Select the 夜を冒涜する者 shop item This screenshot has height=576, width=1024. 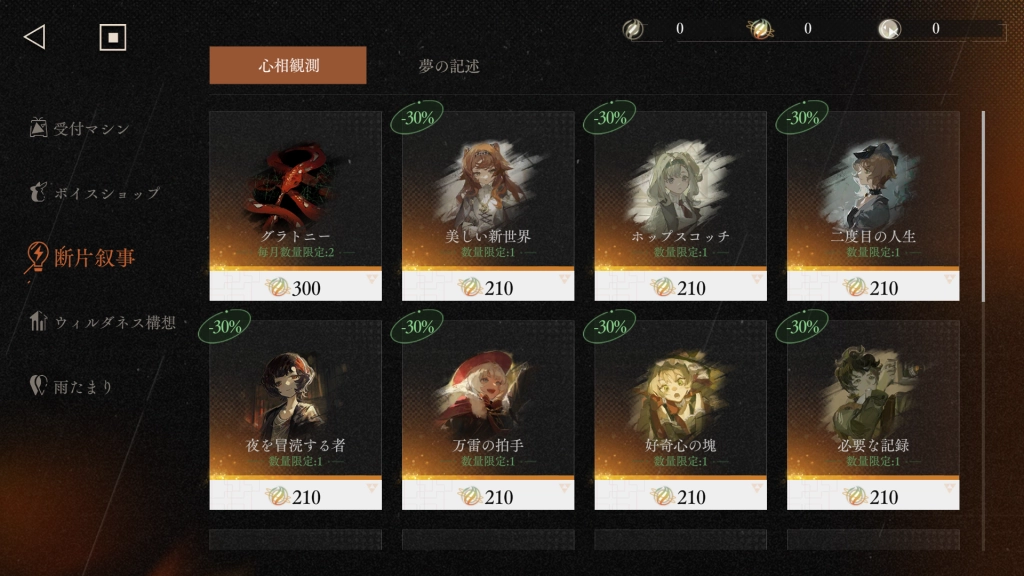[295, 415]
